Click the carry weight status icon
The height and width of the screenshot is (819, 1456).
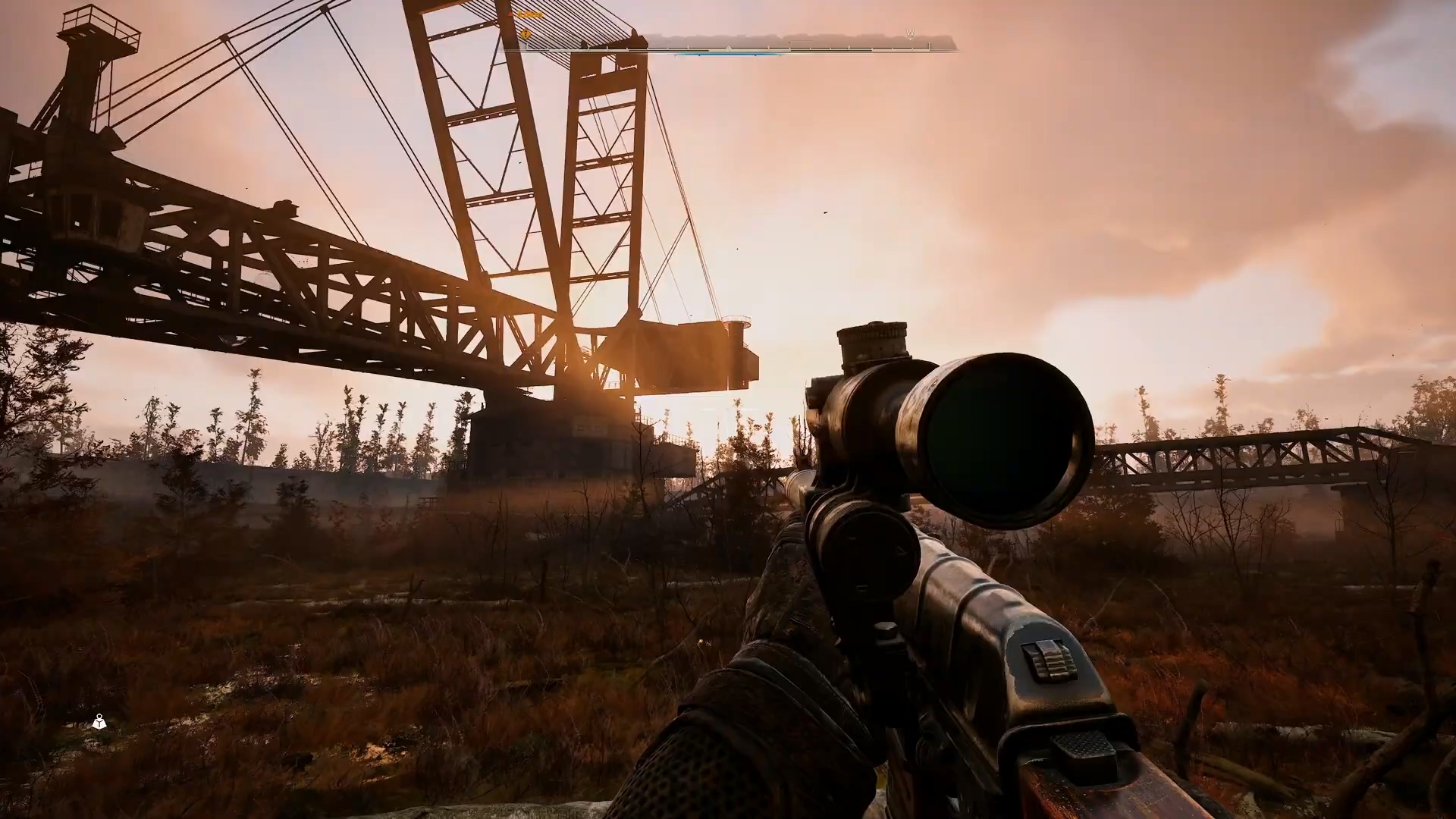(x=99, y=721)
